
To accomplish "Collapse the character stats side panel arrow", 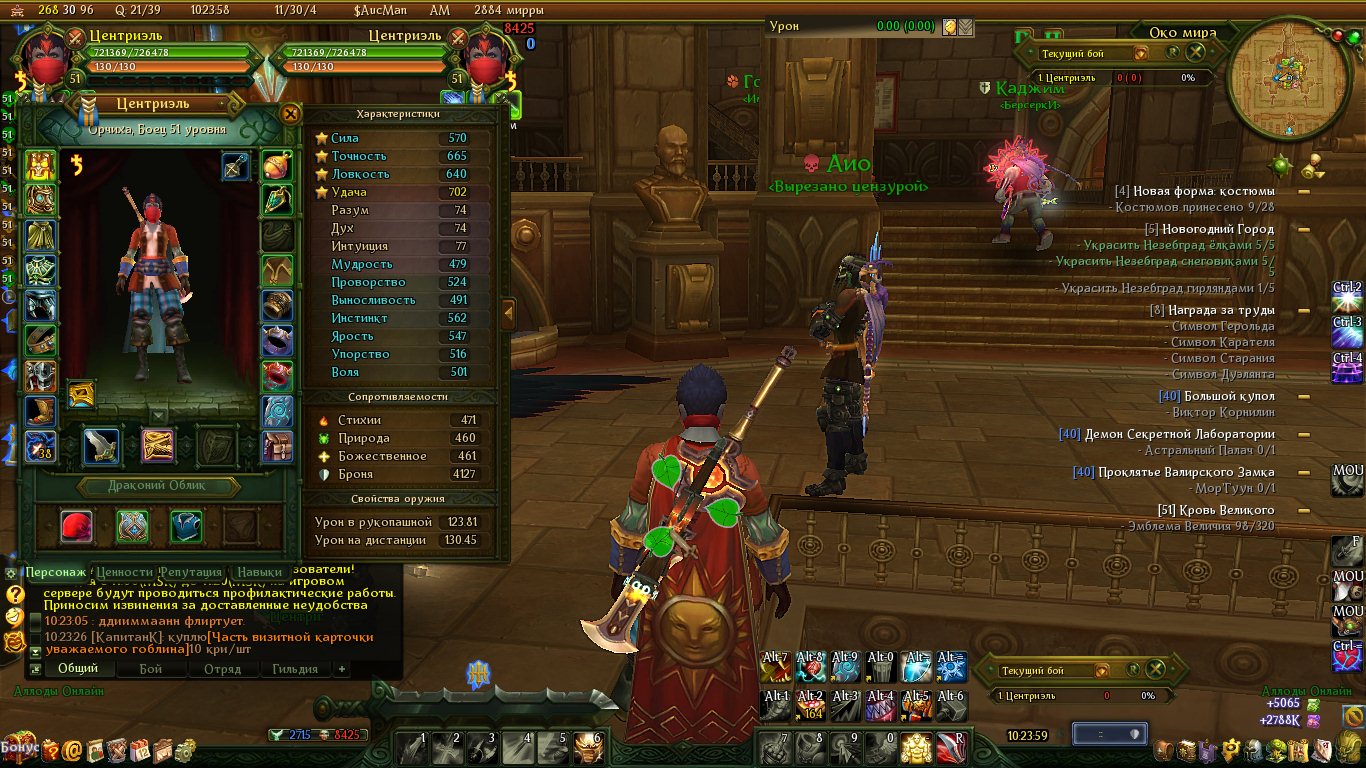I will 508,314.
